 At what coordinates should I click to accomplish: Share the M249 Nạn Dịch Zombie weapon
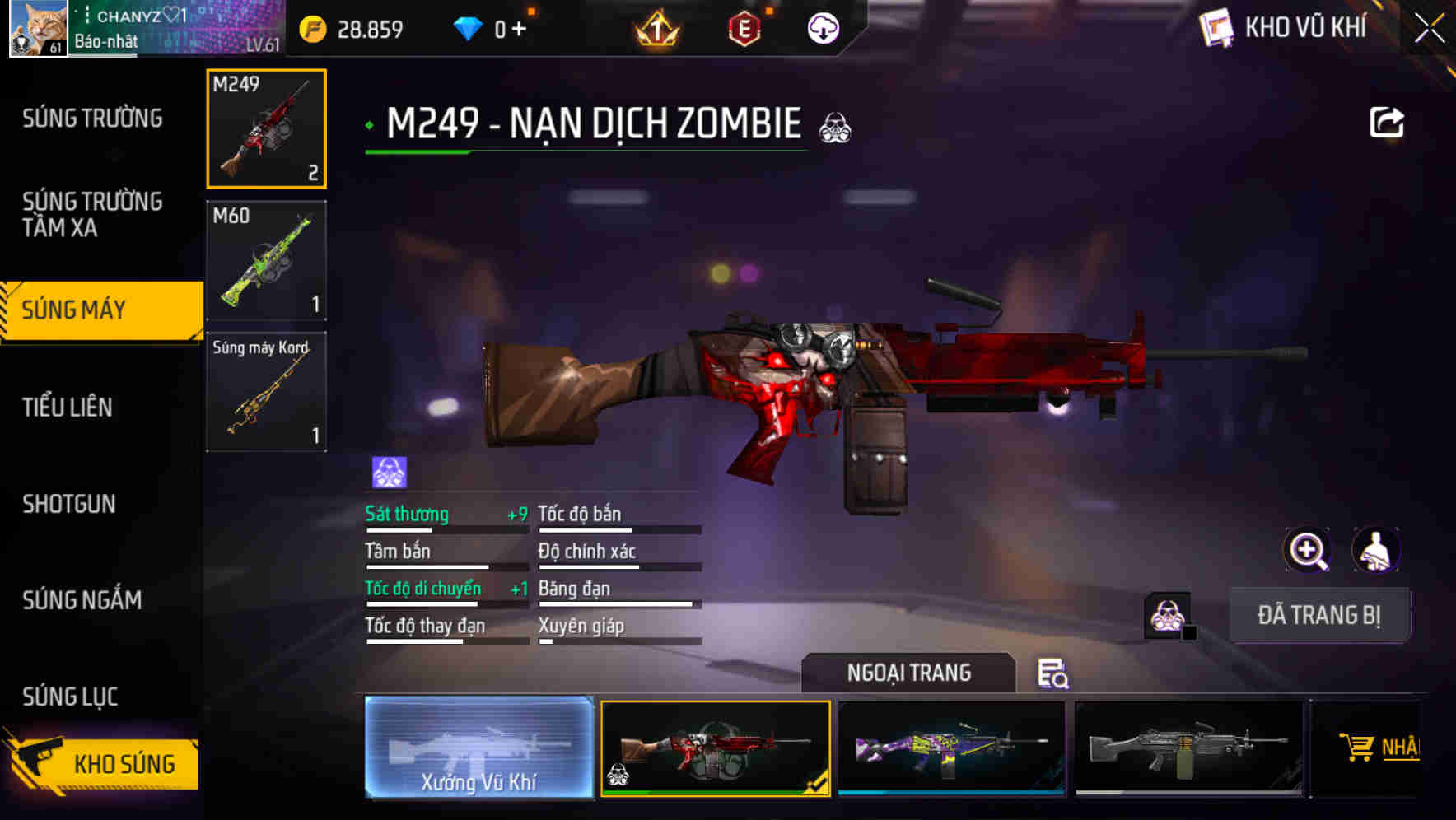click(x=1387, y=122)
